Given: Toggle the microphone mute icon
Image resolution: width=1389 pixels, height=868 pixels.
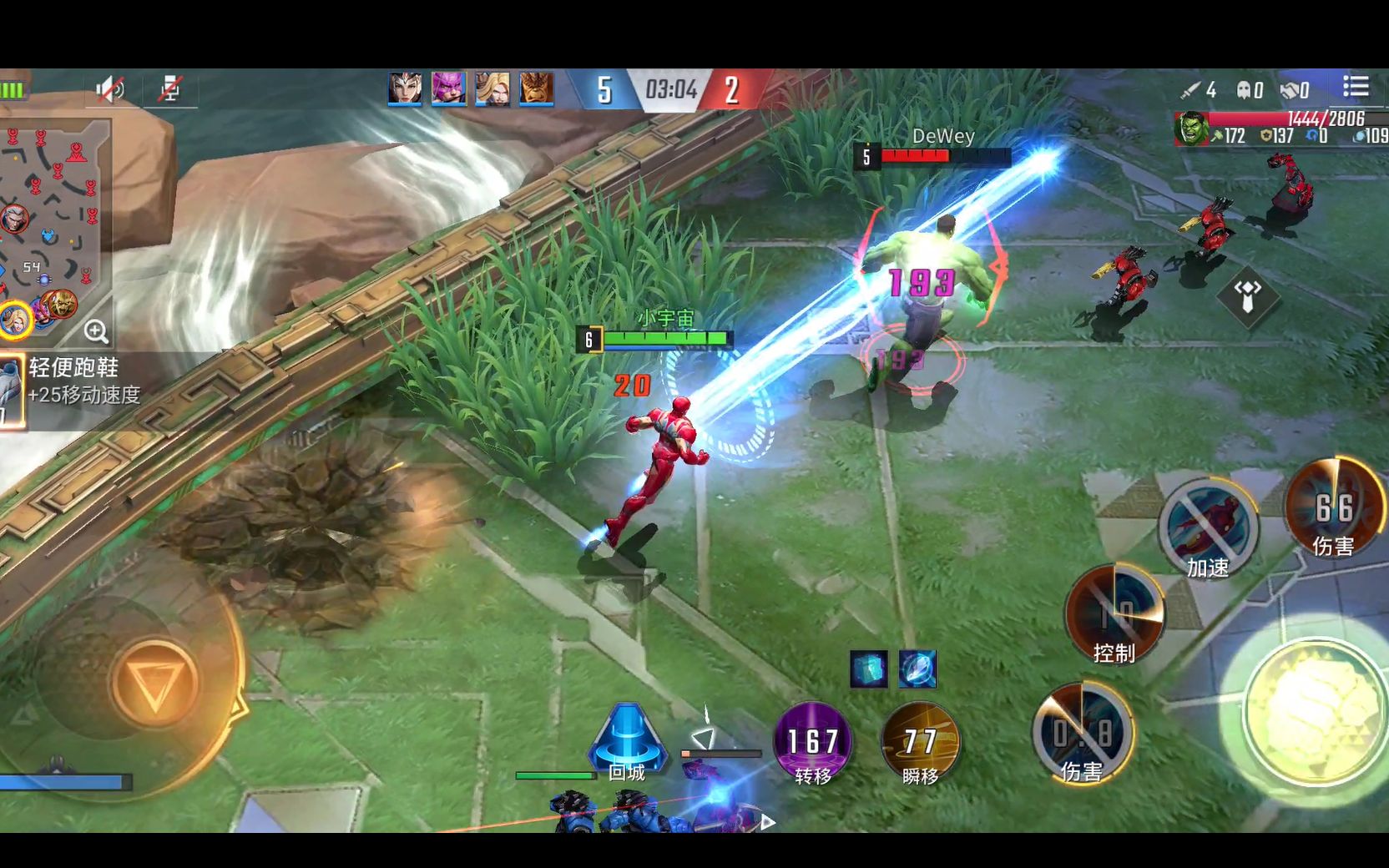Looking at the screenshot, I should click(170, 88).
